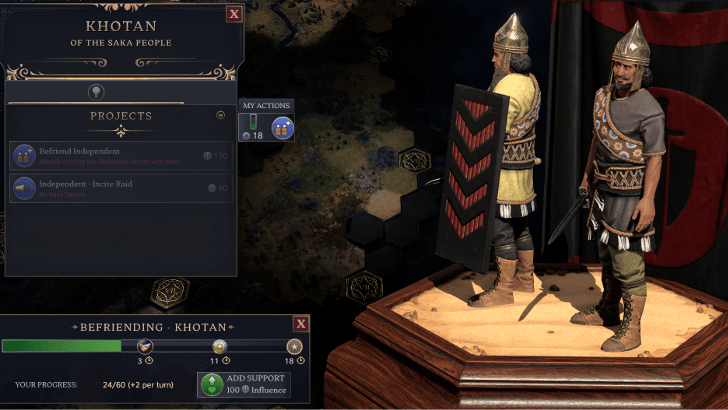Close the Khotan independent panel

tap(233, 14)
